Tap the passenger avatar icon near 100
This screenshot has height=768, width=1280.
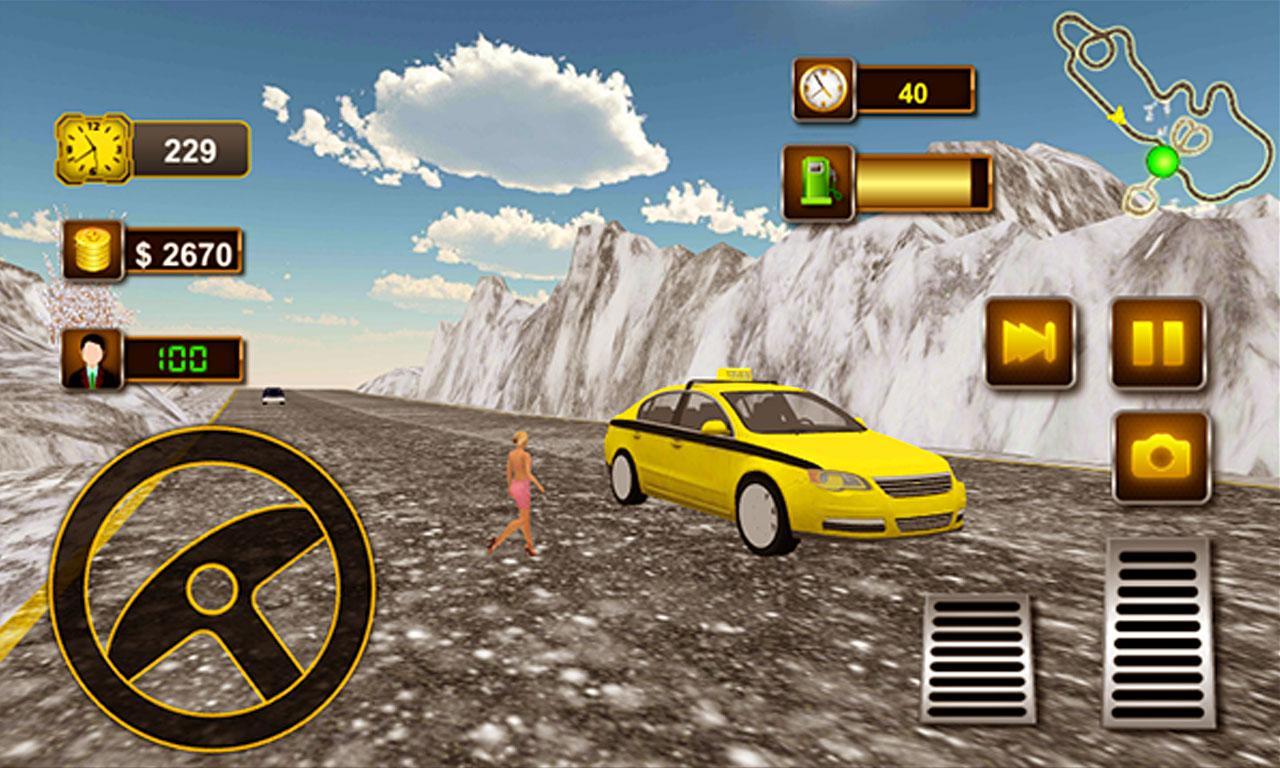(x=90, y=359)
